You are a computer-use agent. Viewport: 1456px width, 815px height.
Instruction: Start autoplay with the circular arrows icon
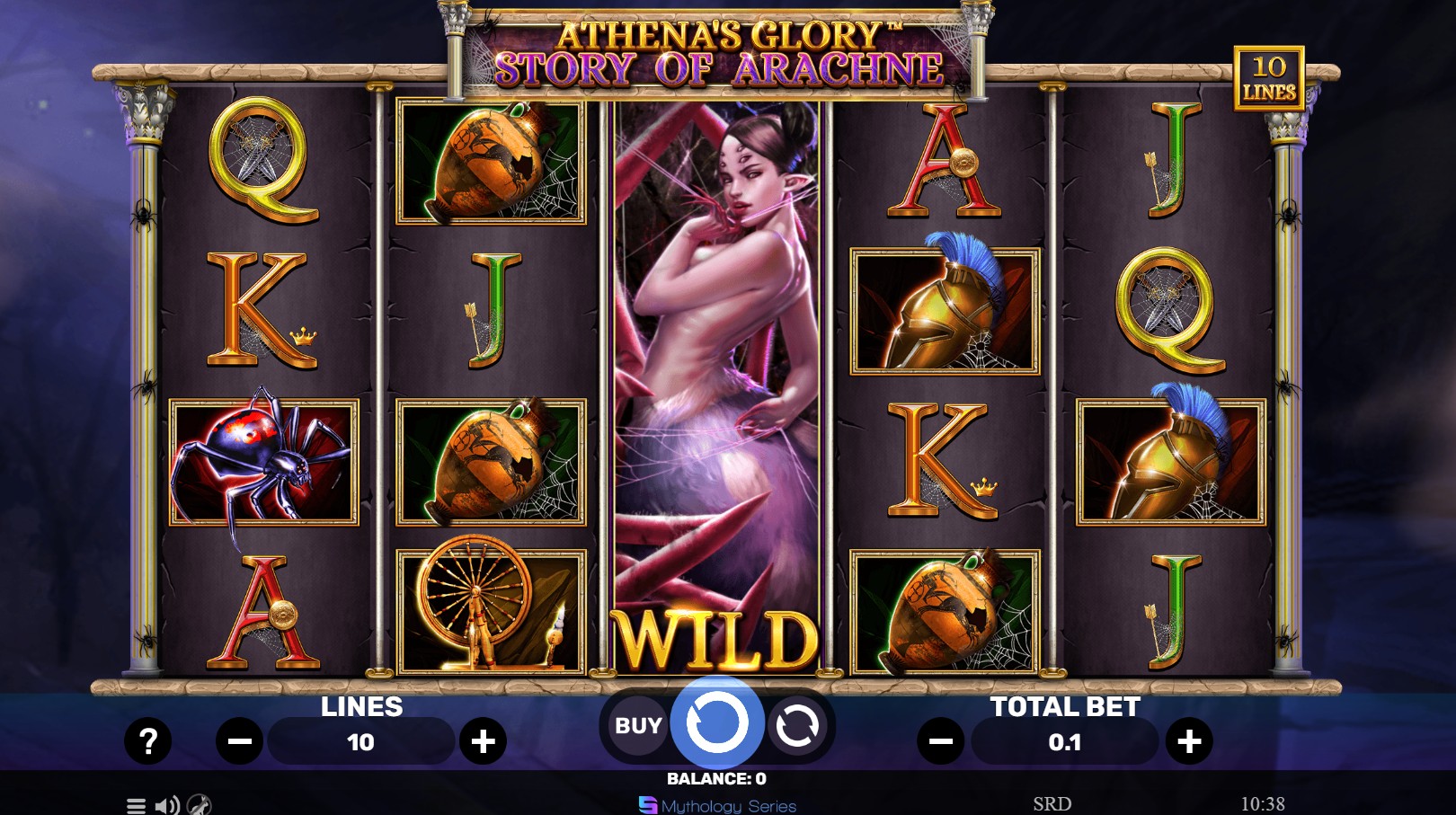[x=800, y=725]
